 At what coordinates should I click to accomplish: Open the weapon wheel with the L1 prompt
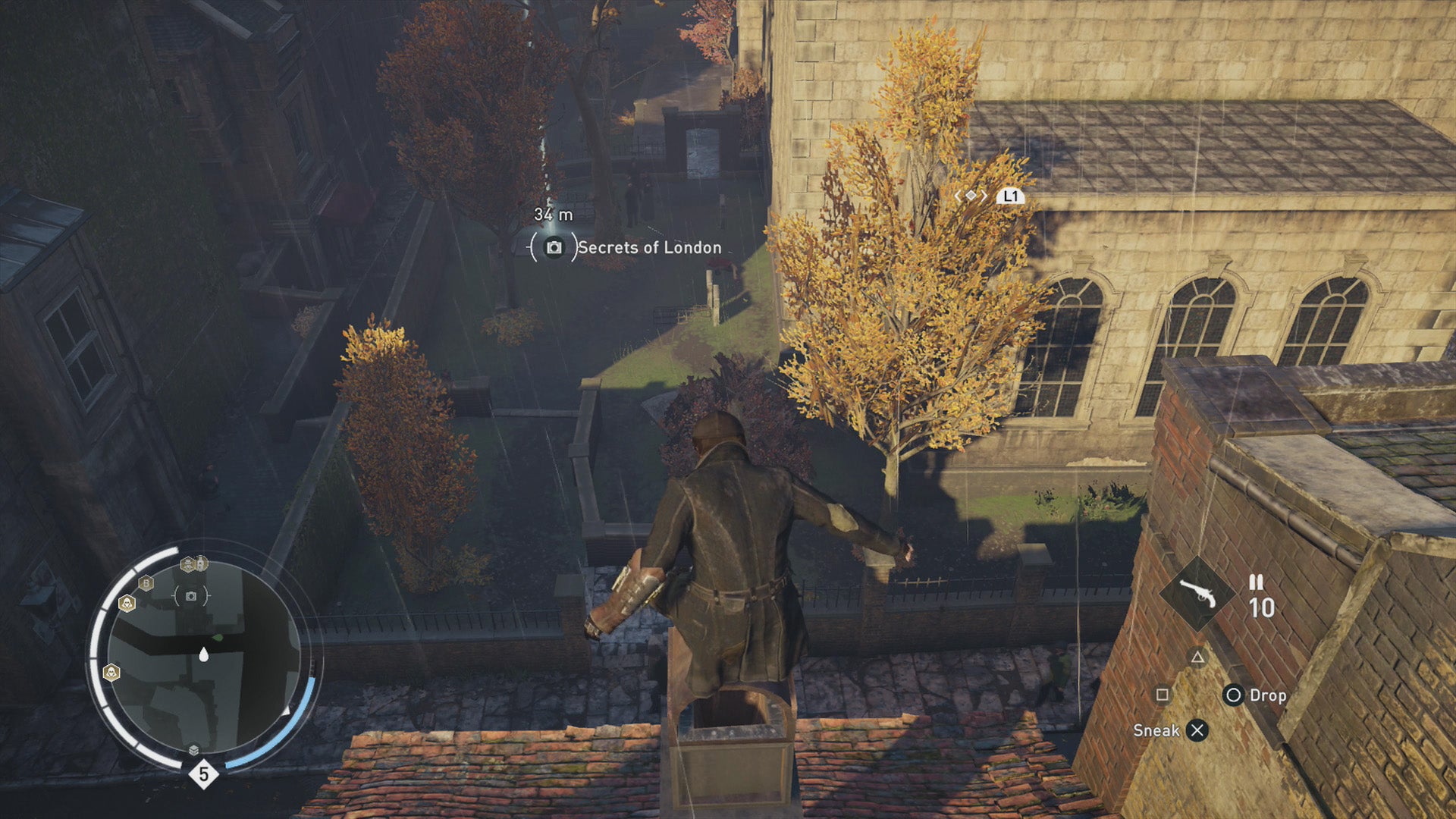point(1011,196)
